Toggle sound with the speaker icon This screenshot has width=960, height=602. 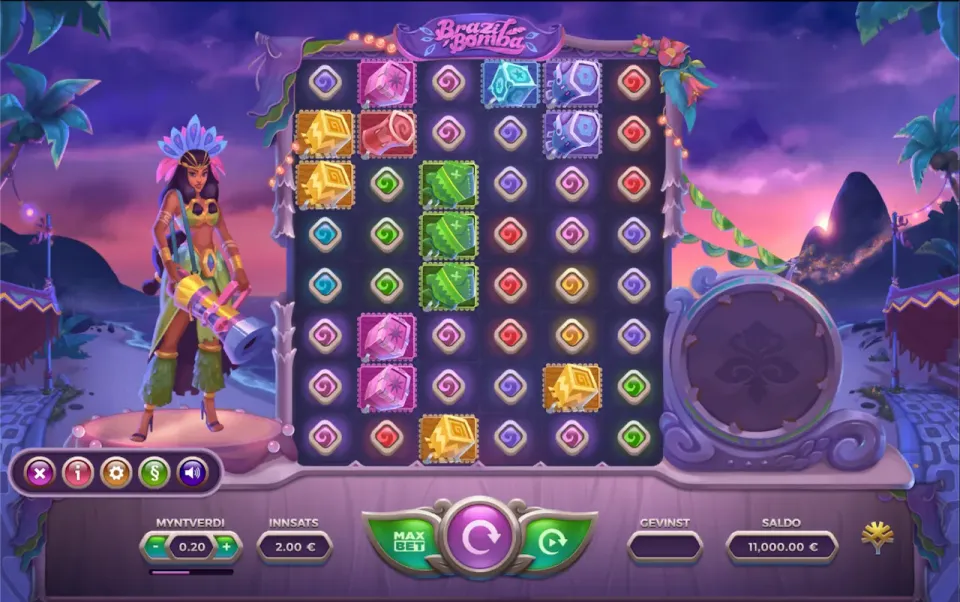[x=192, y=472]
